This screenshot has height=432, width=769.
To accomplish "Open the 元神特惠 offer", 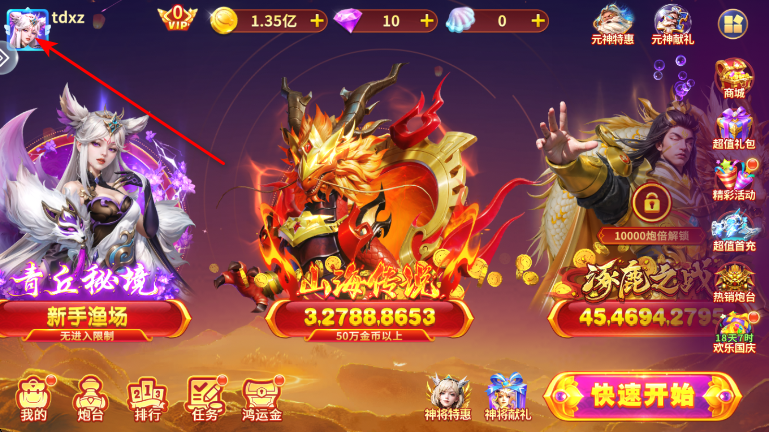I will click(612, 23).
